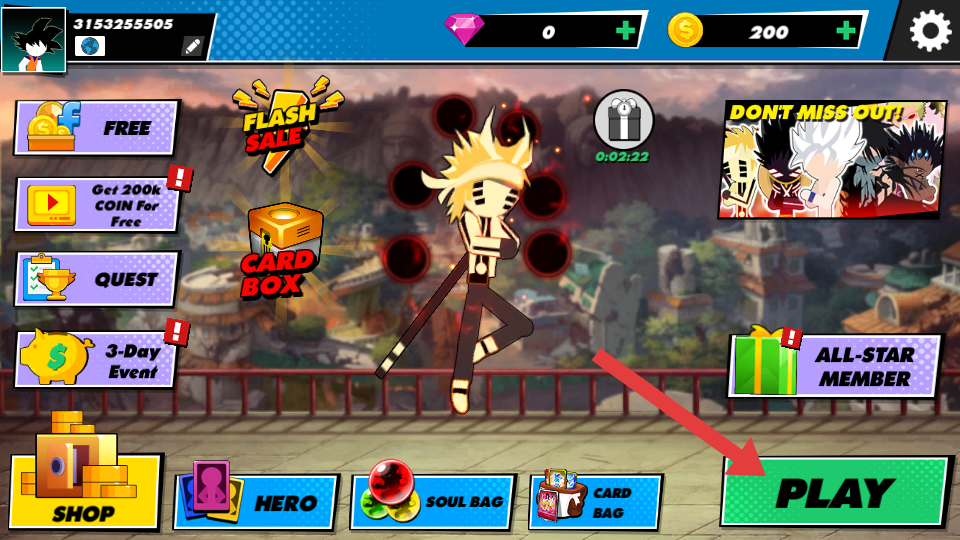Open the QUEST panel

97,279
